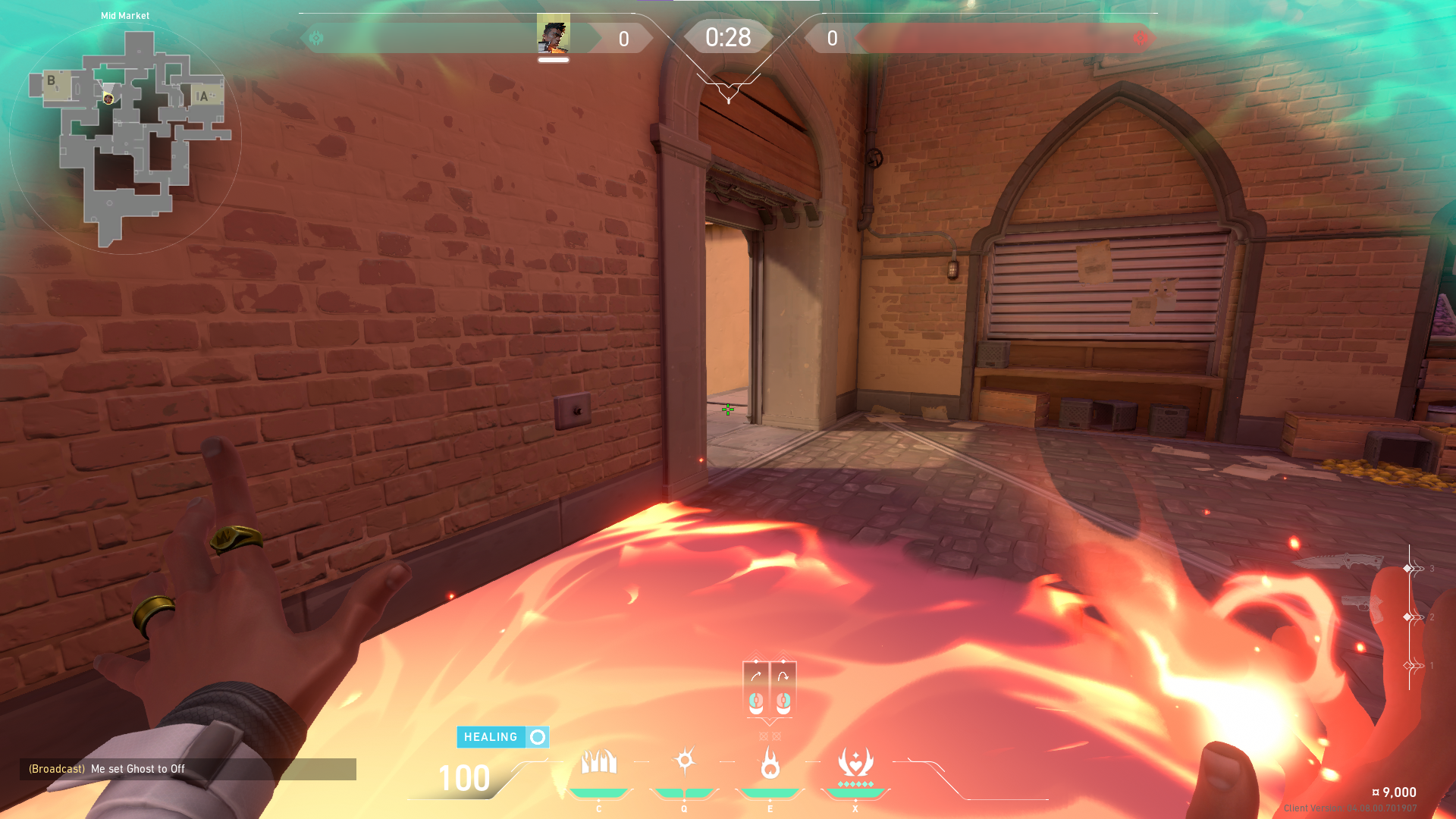
Task: Select the Curveball flash ability icon
Action: point(685,761)
